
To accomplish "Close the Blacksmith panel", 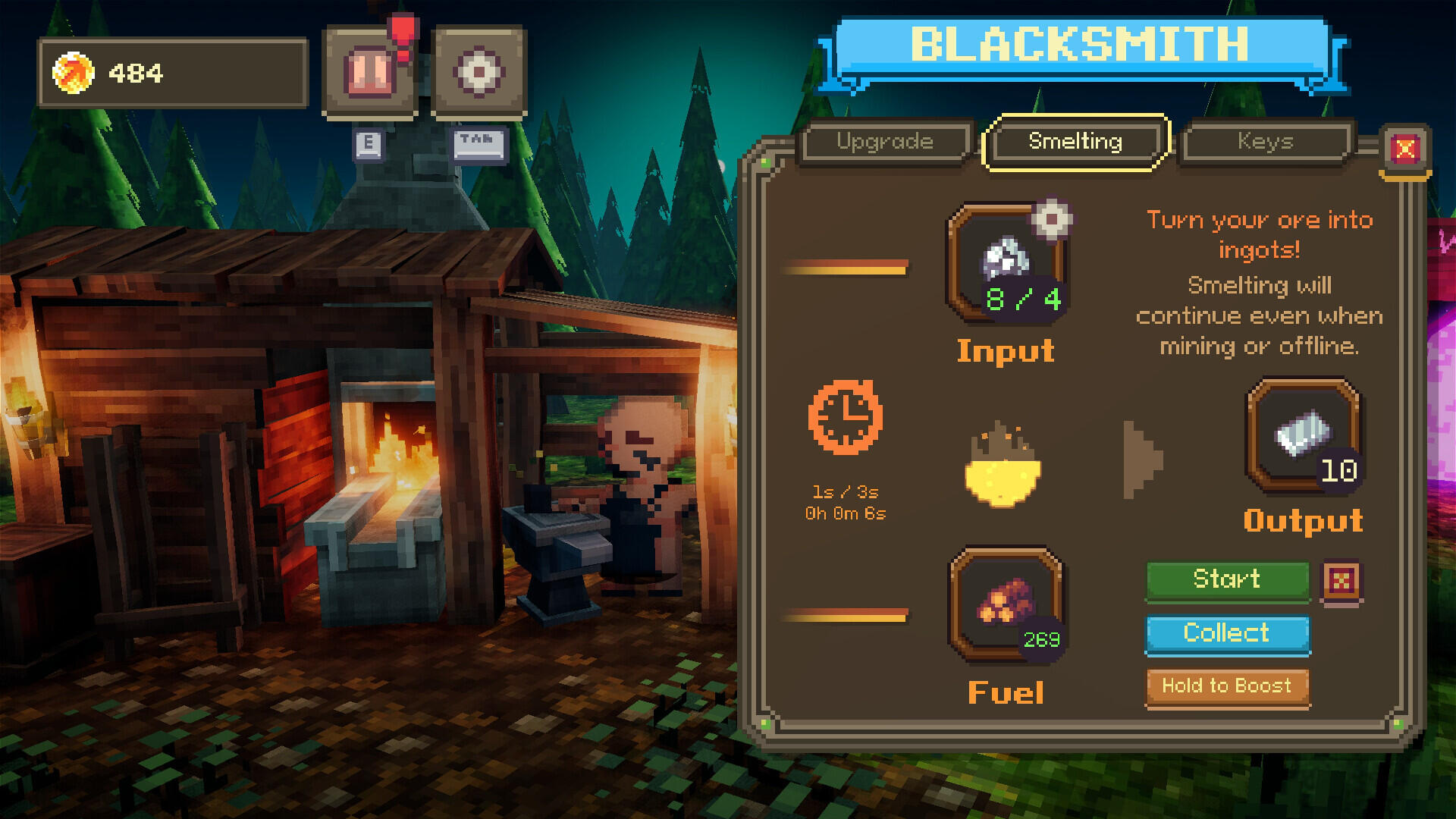I will 1404,149.
